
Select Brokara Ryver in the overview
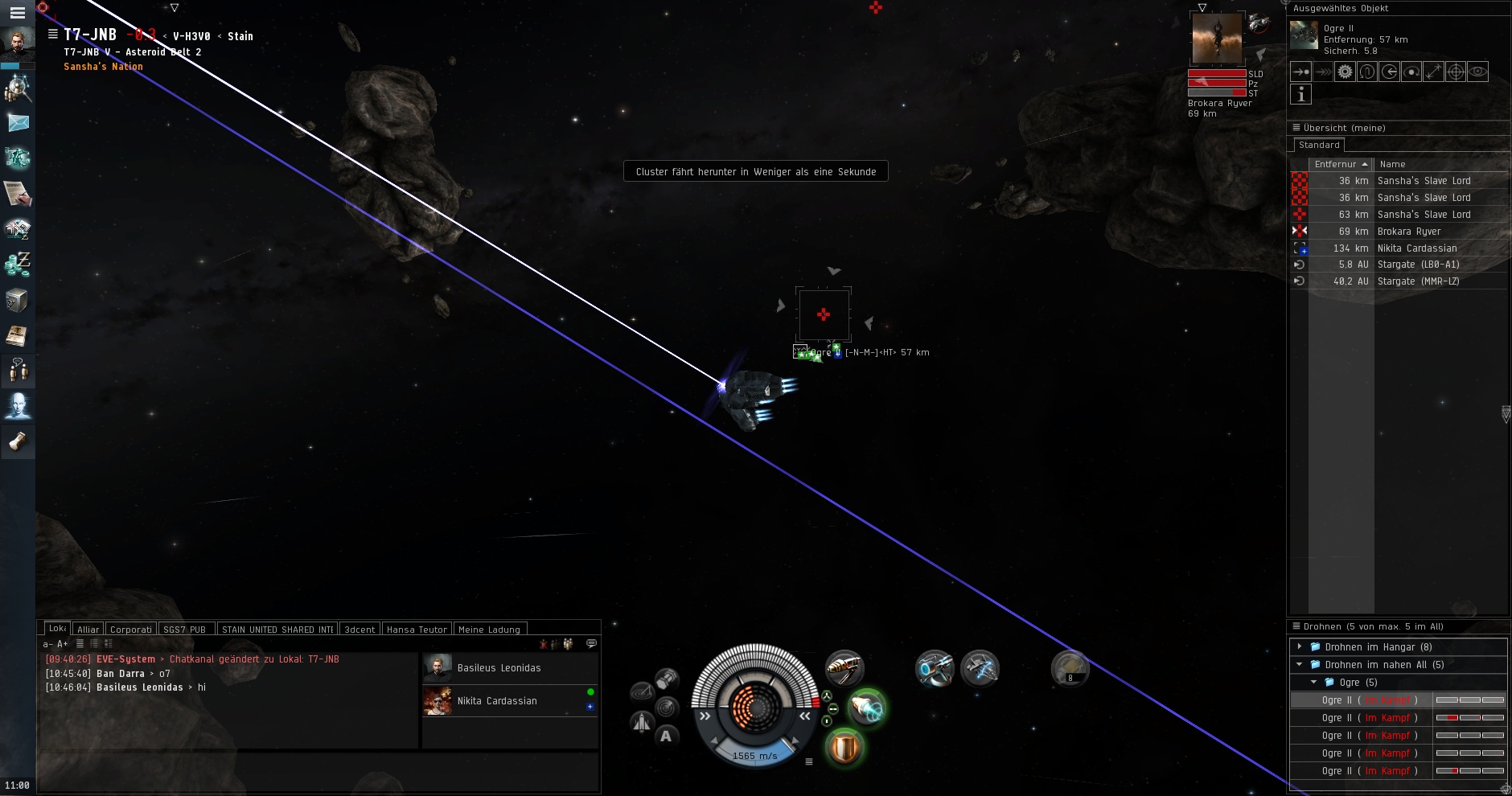(1408, 232)
